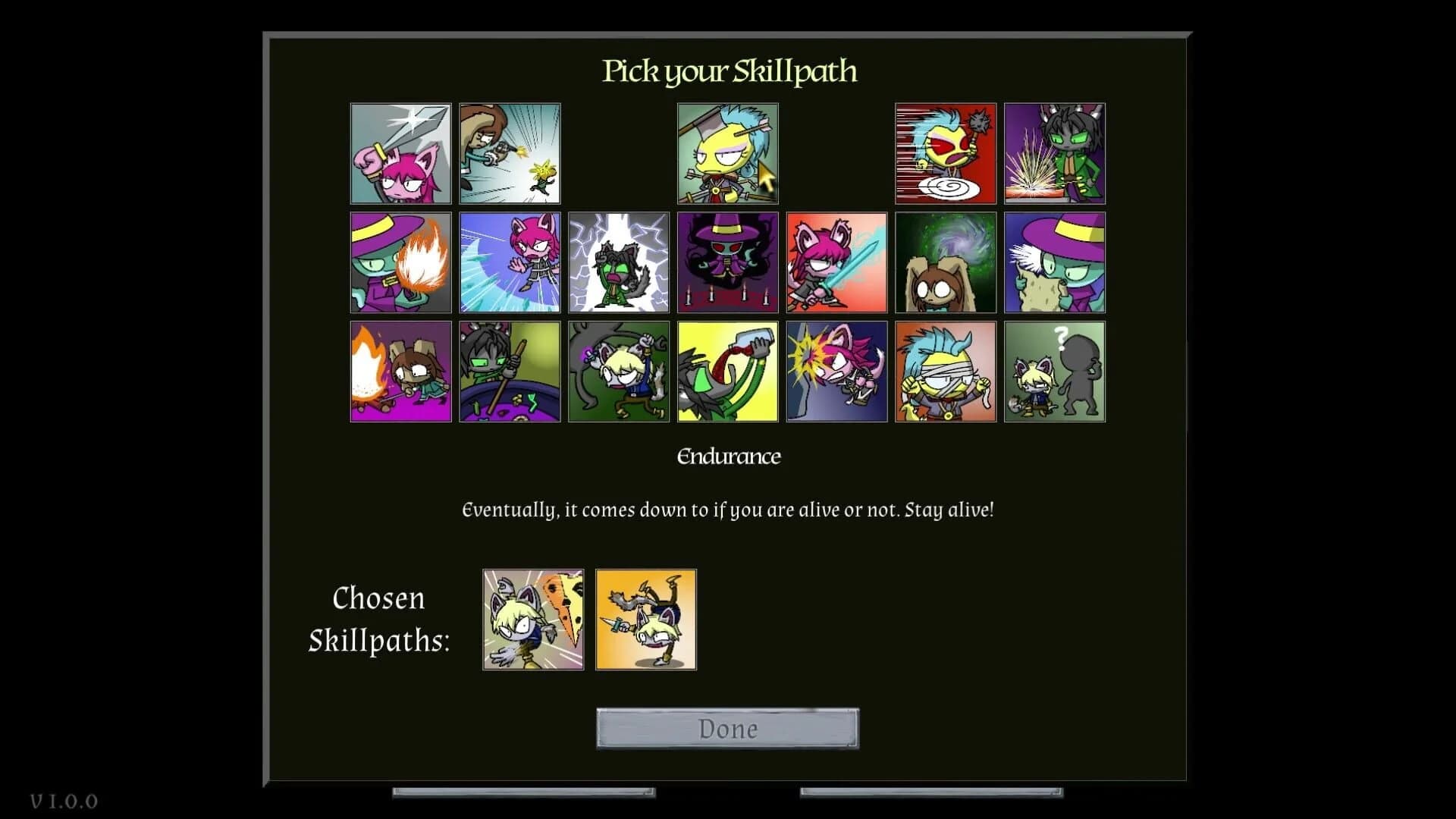1456x819 pixels.
Task: Pick the question mark mystery skillpath
Action: (1054, 372)
